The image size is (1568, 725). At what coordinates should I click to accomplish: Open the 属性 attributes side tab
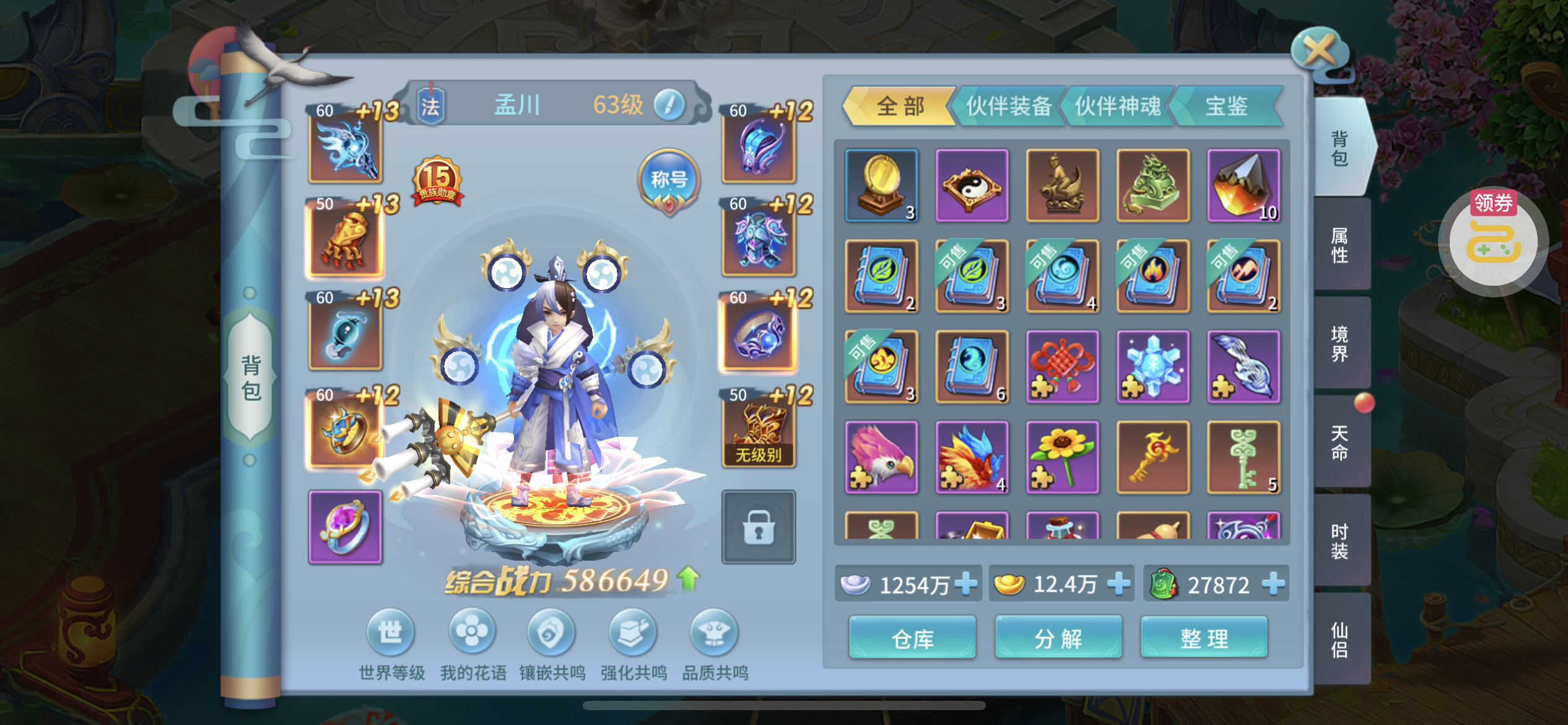pos(1339,245)
